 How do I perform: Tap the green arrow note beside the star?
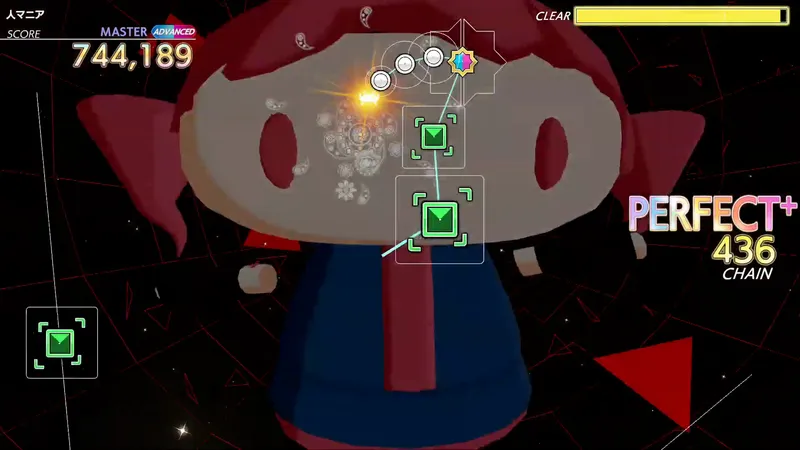433,137
